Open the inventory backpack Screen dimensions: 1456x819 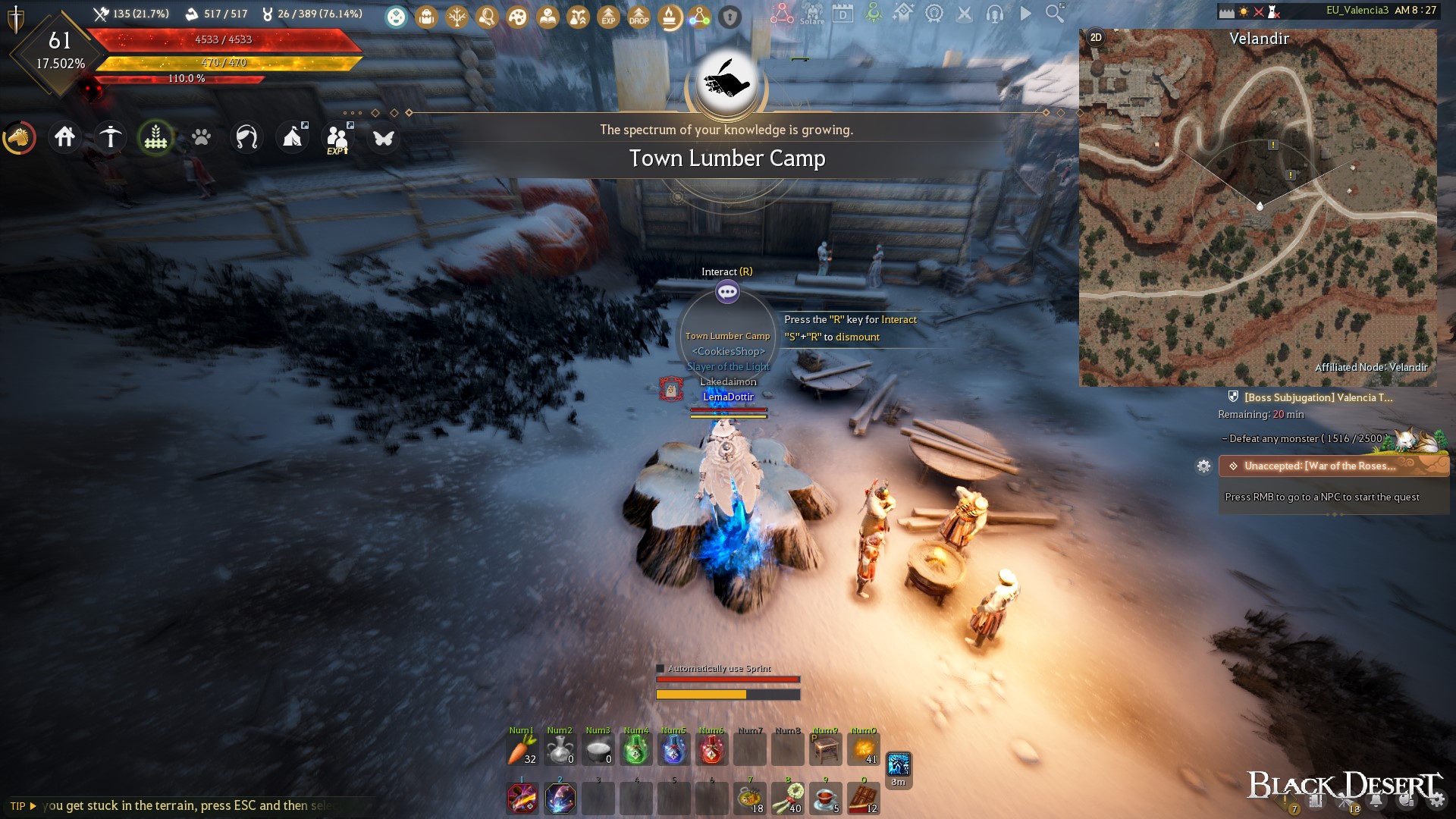[x=425, y=17]
